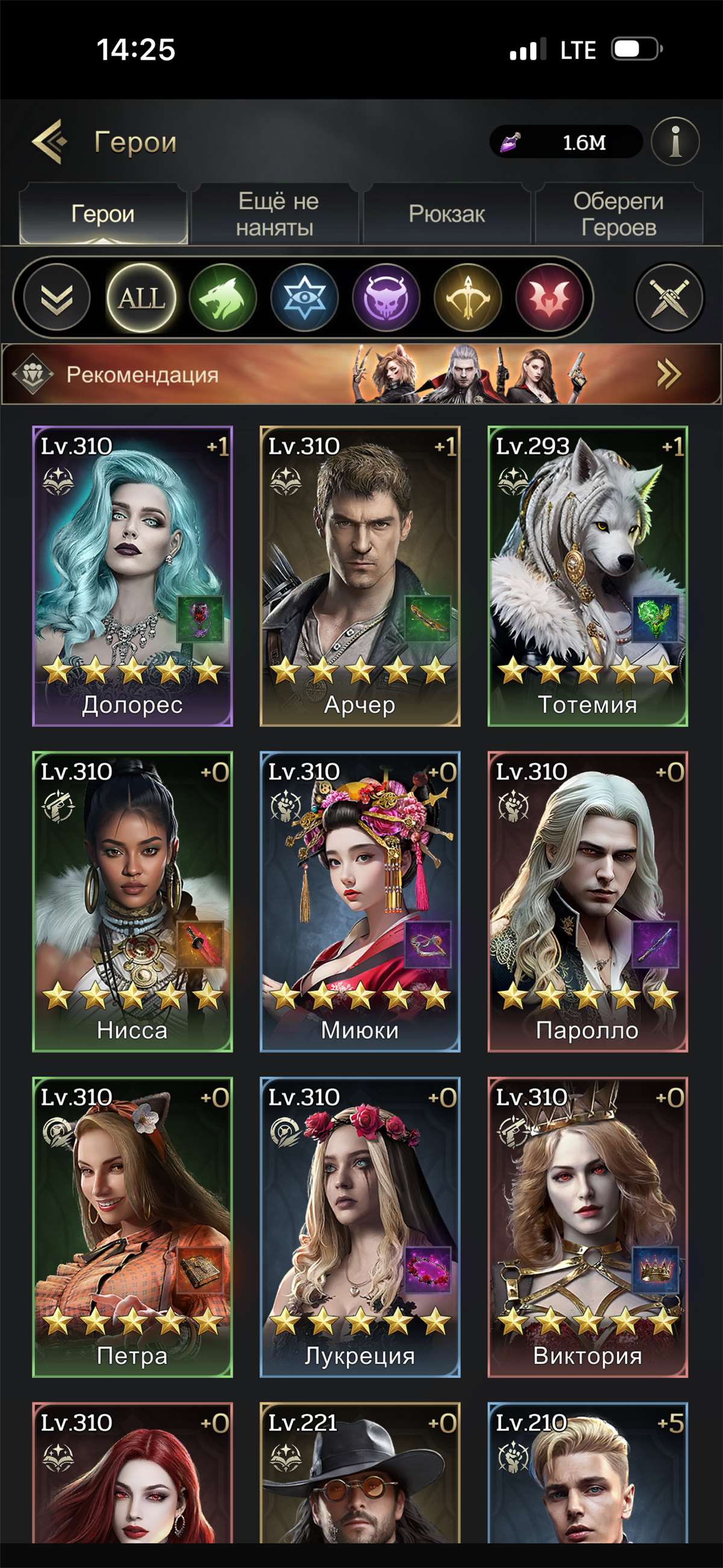The image size is (723, 1568).
Task: Open the Рекомендация banner
Action: tap(361, 374)
